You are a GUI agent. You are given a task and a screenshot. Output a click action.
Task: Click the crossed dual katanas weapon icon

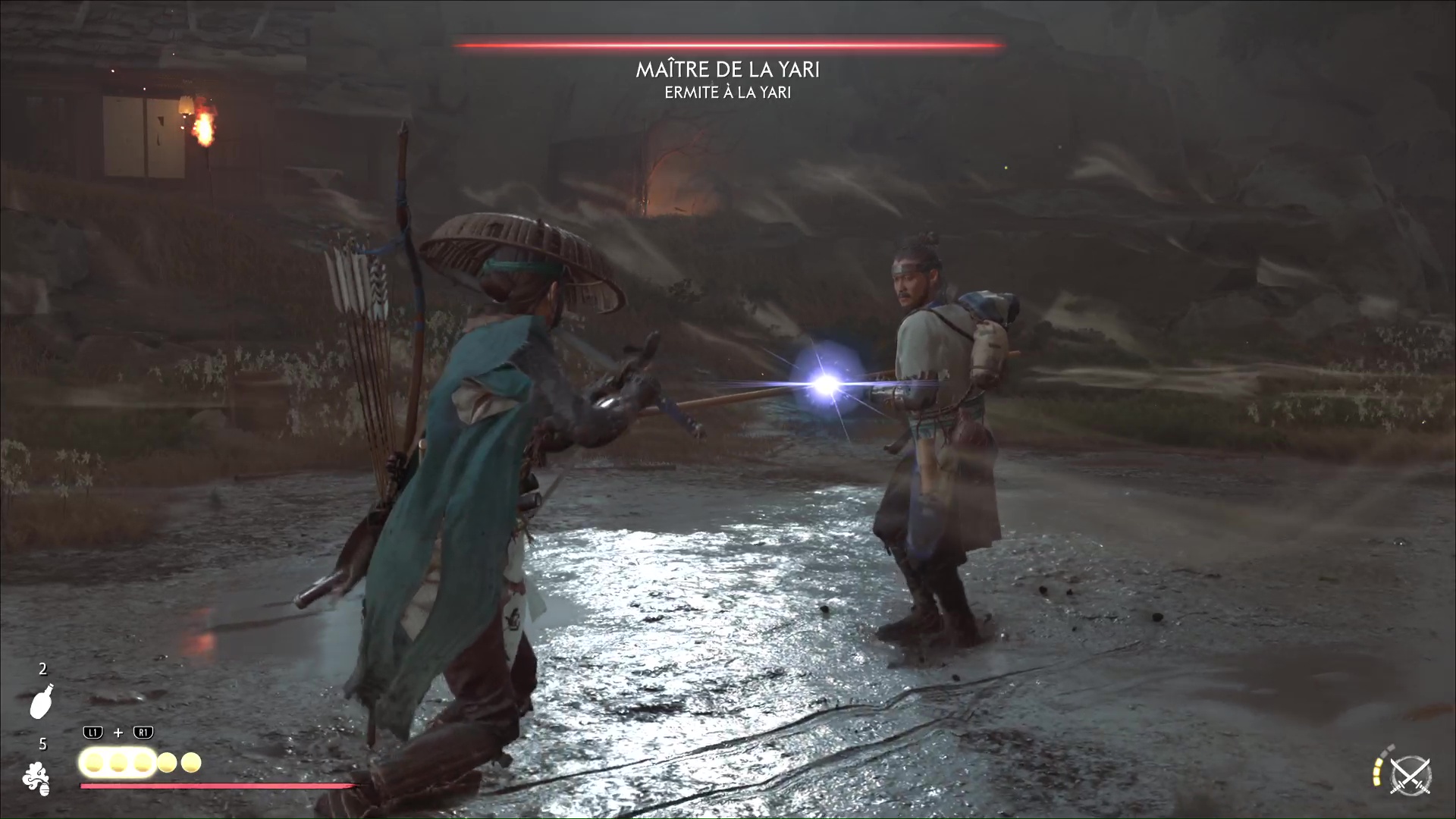pyautogui.click(x=1410, y=777)
